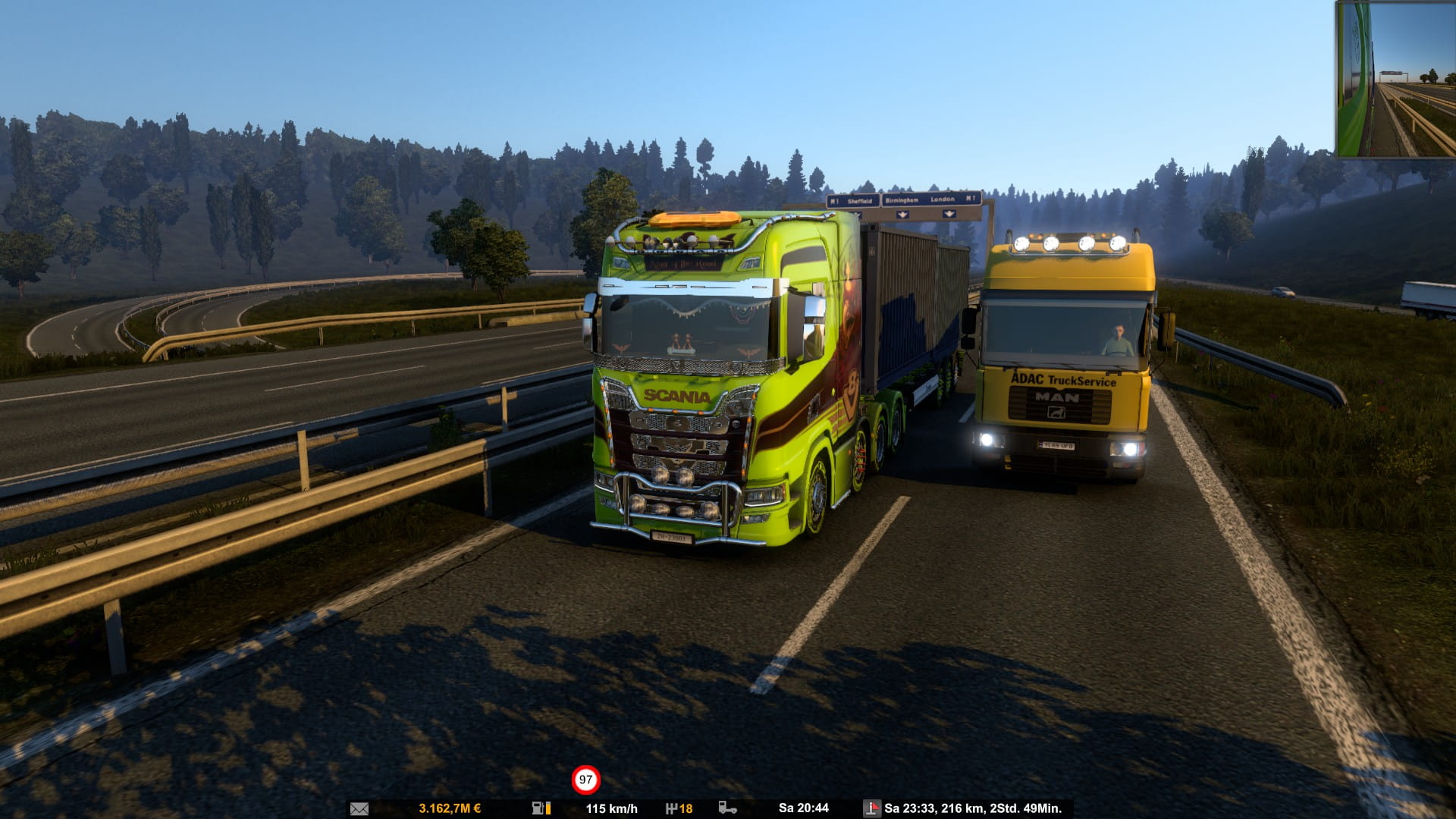Click the gear shifter icon

pos(671,808)
